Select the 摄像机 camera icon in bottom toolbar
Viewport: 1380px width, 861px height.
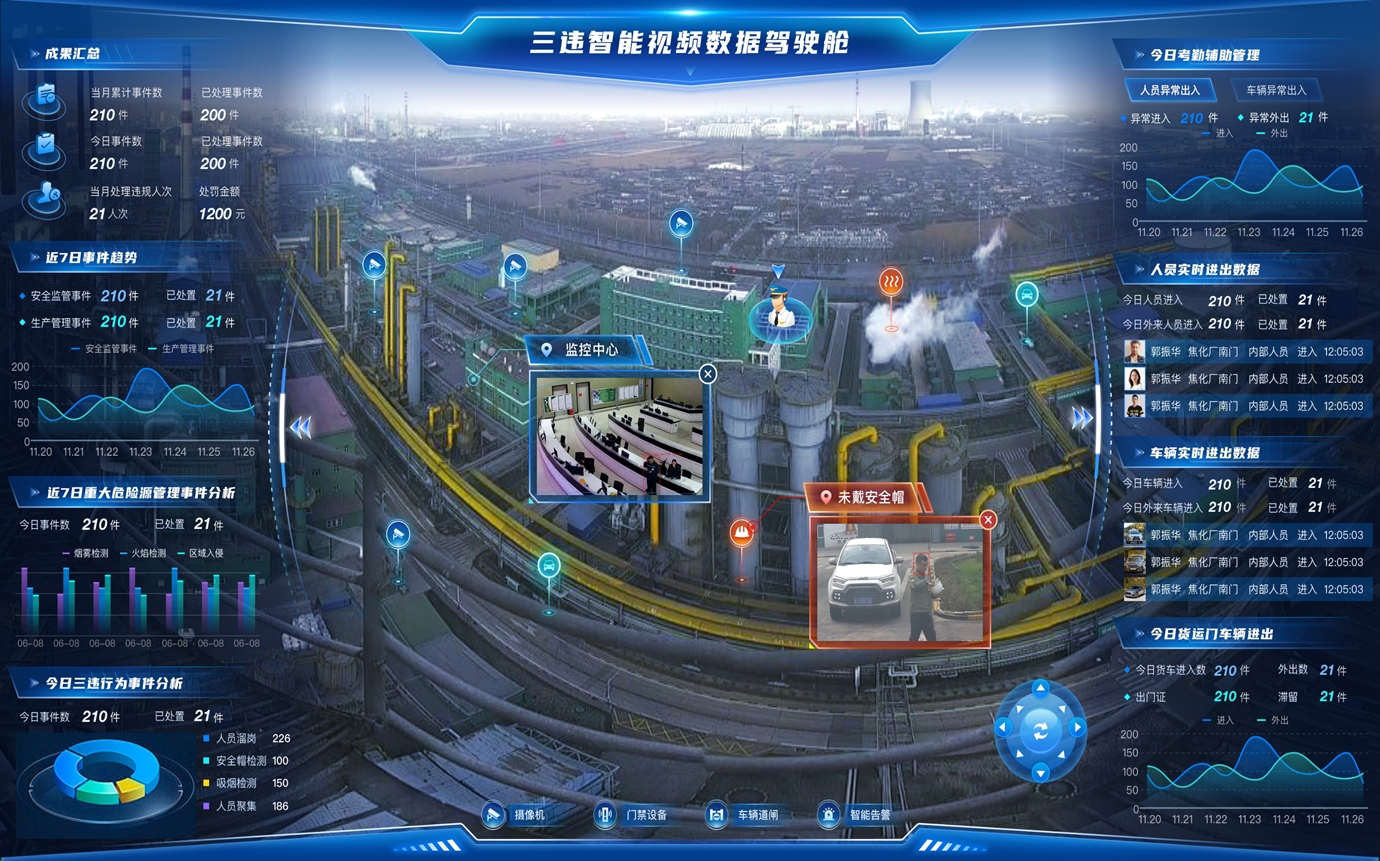point(492,816)
